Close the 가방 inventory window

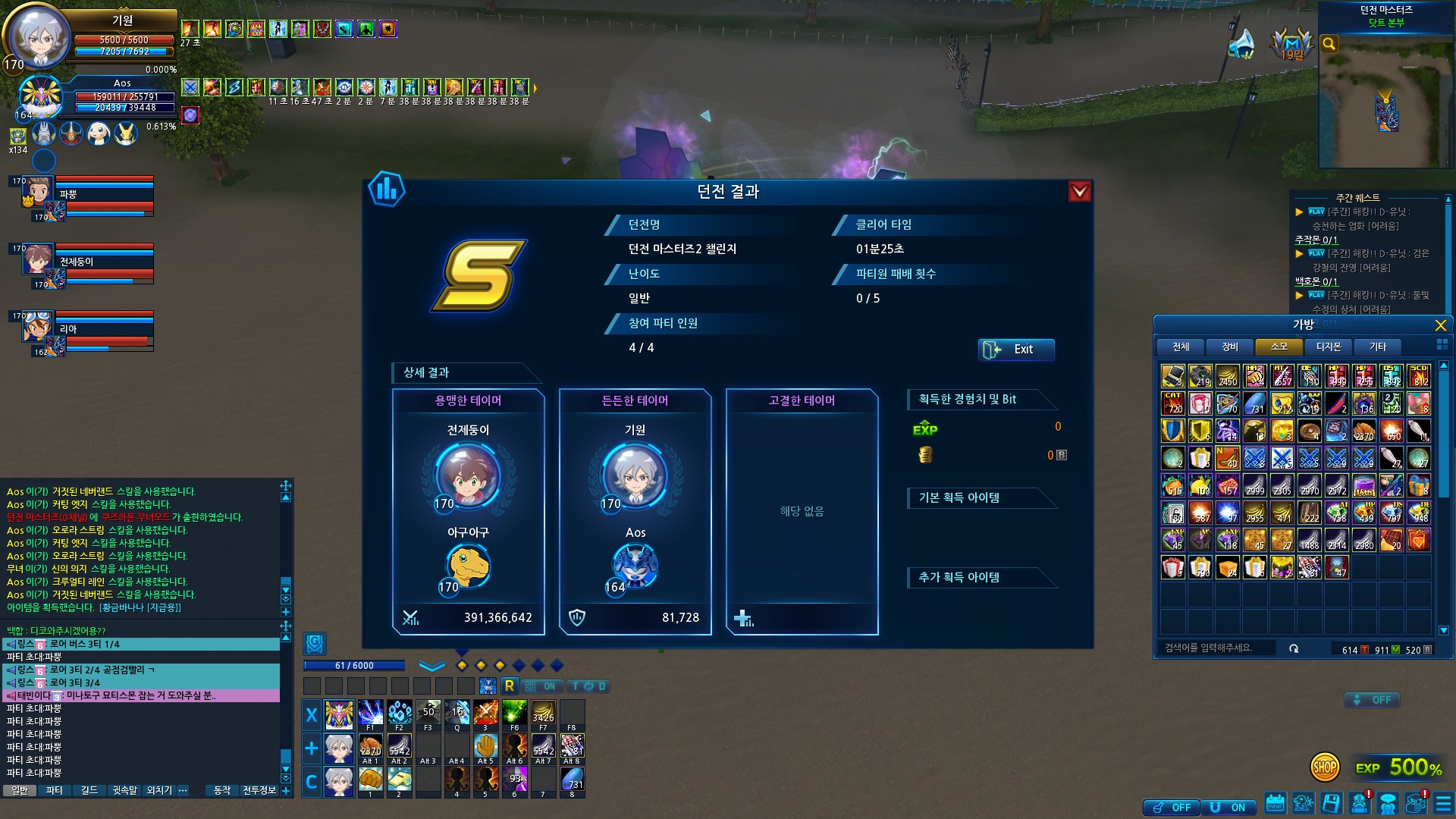(x=1440, y=325)
